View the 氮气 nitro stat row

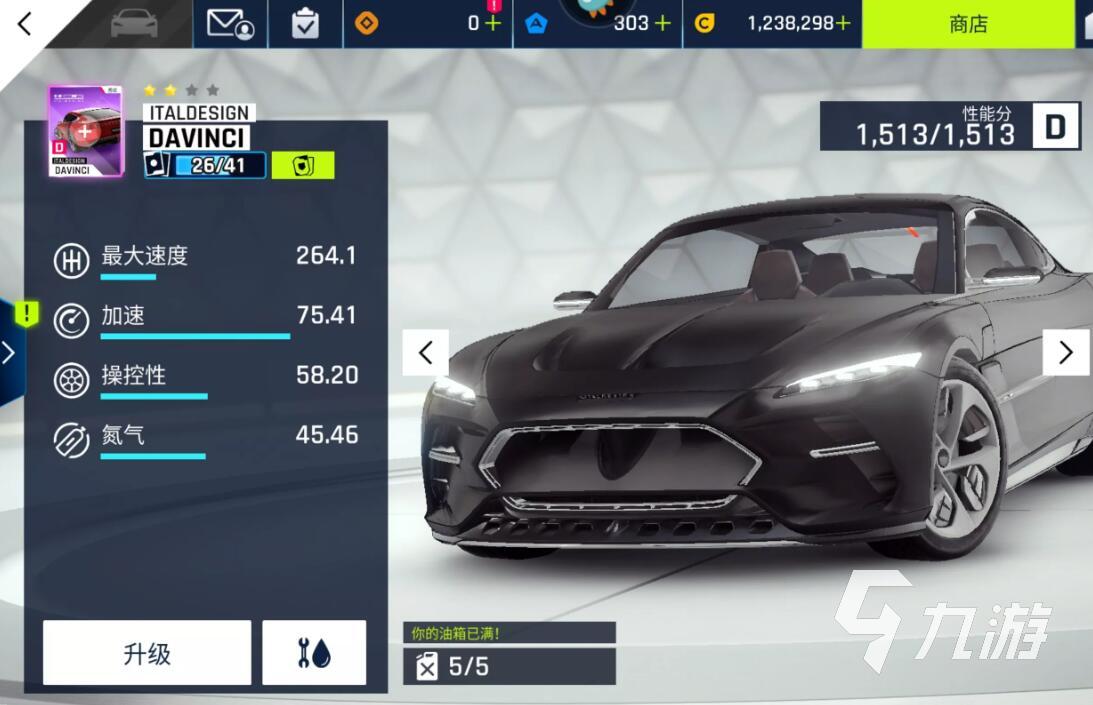[205, 436]
